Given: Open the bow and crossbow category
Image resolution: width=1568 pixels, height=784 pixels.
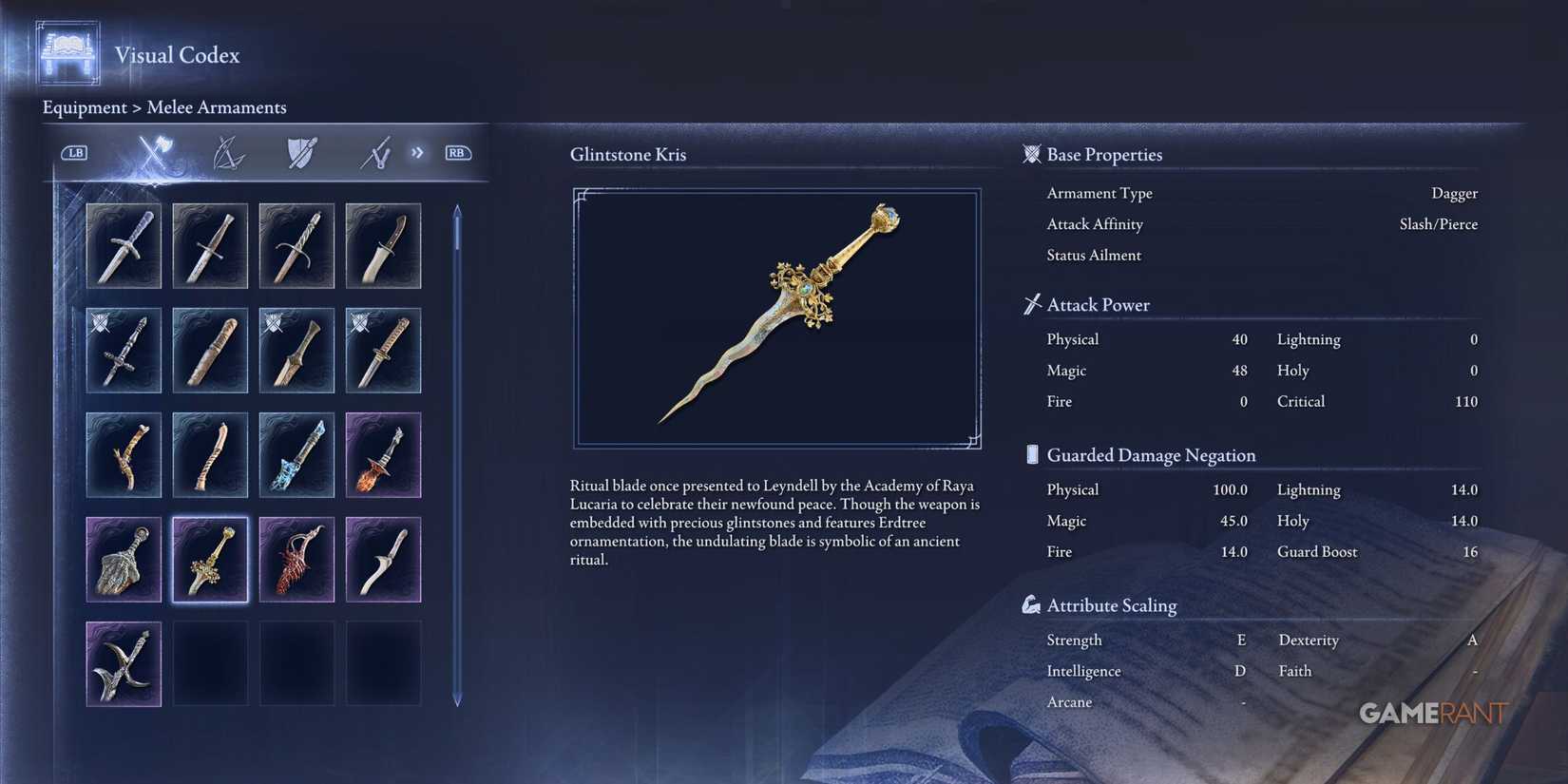Looking at the screenshot, I should (228, 152).
